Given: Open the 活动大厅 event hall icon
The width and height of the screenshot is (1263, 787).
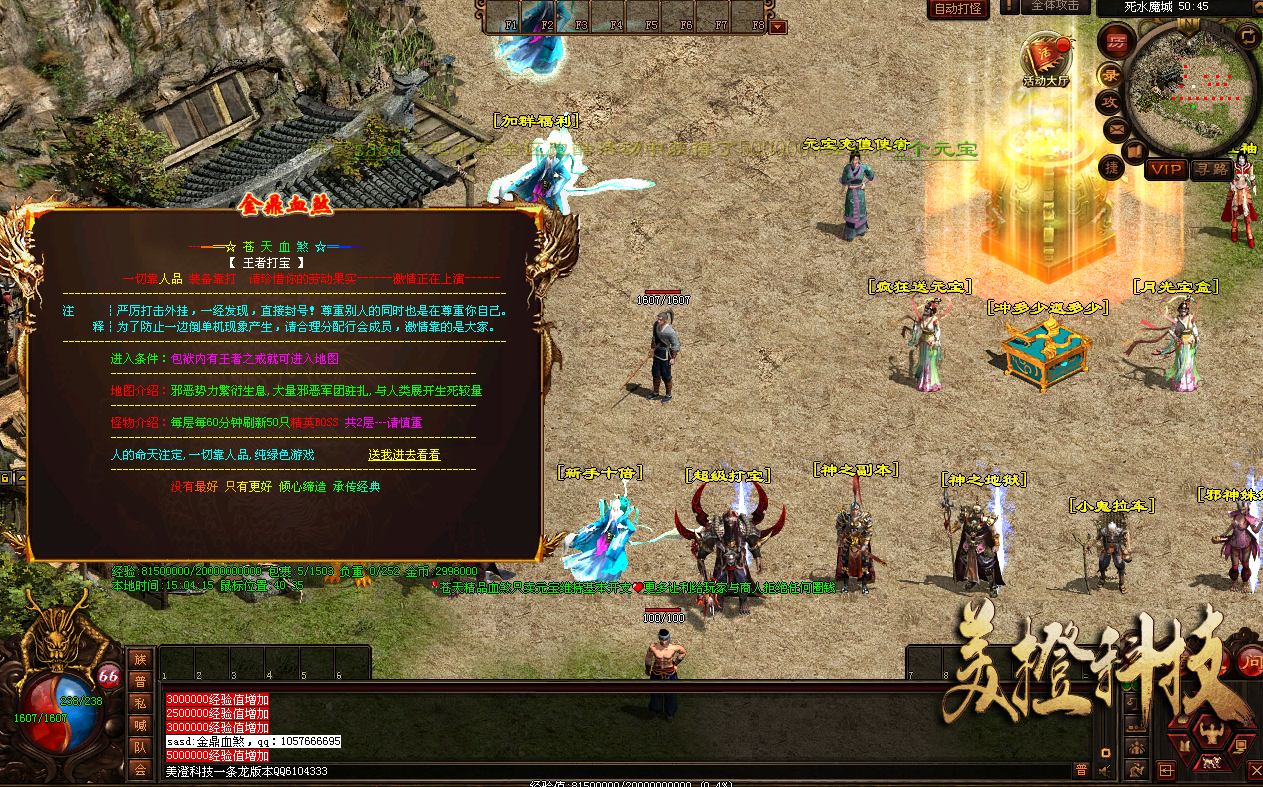Looking at the screenshot, I should [1045, 58].
